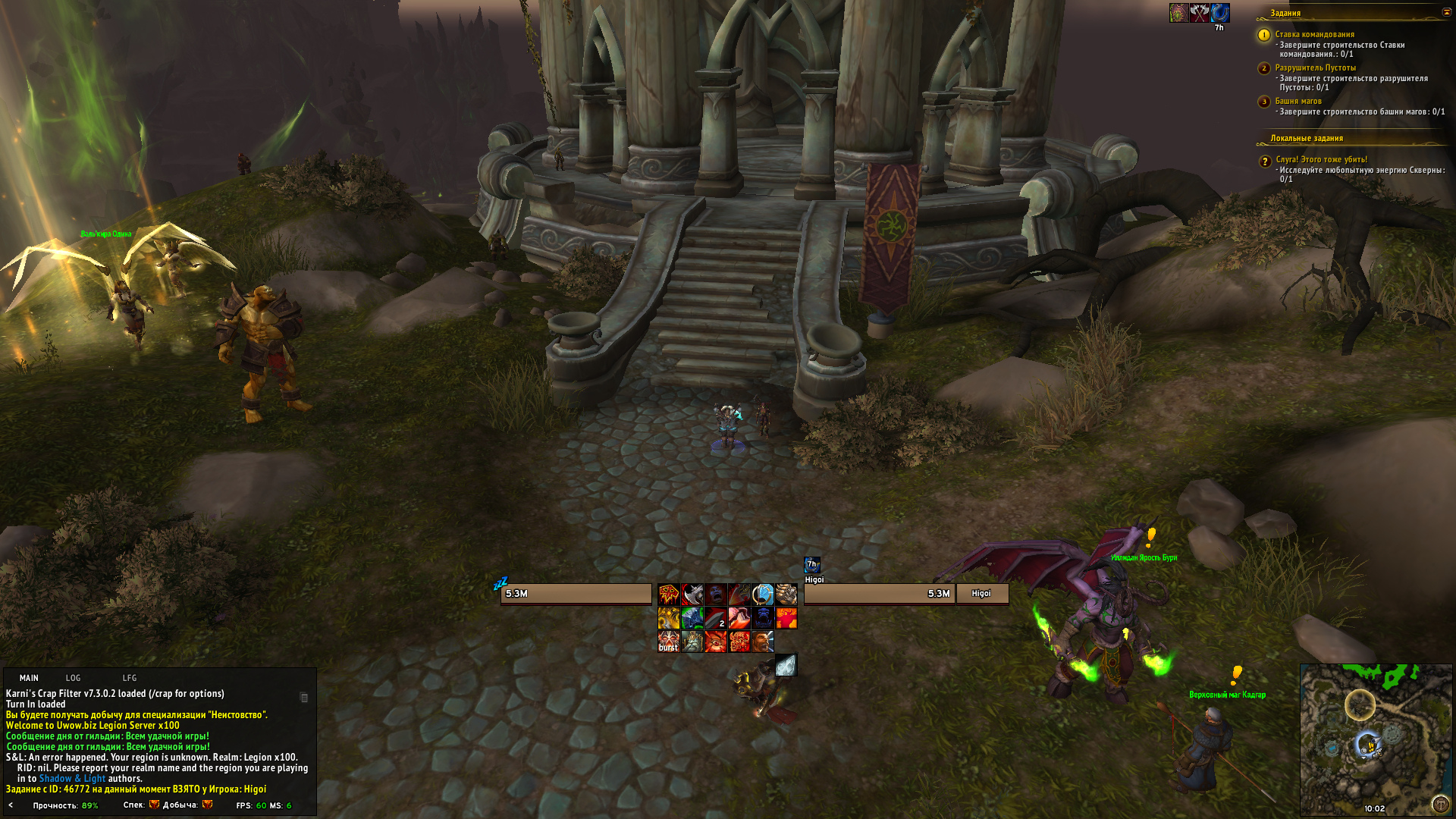This screenshot has height=819, width=1456.
Task: Use the armored gauntlet fist ability
Action: (x=786, y=594)
